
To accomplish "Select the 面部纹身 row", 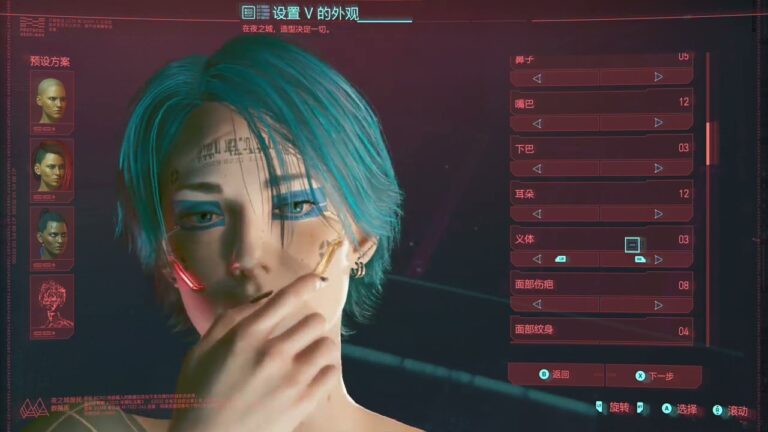I will pos(601,330).
